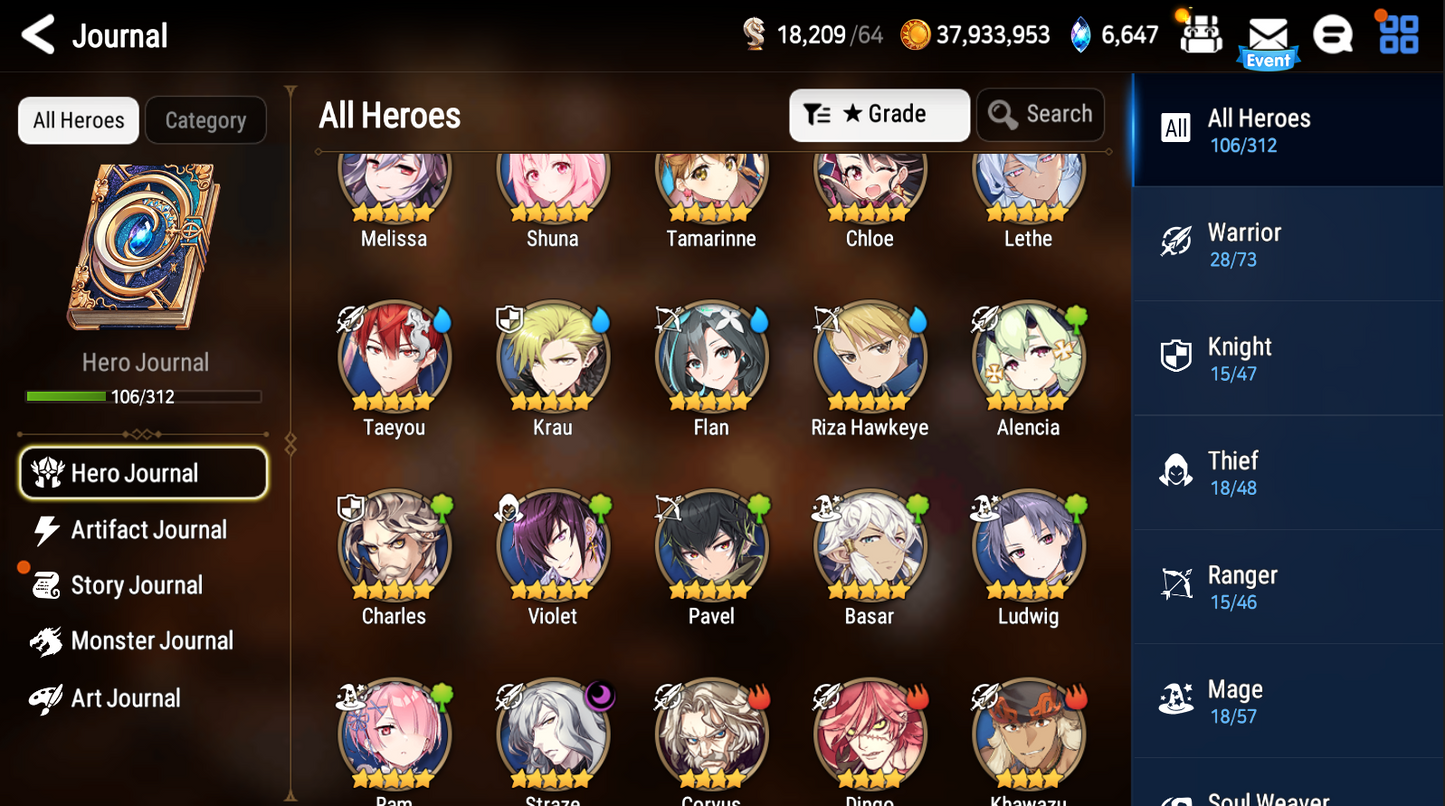Click the back arrow beside Journal

point(36,33)
